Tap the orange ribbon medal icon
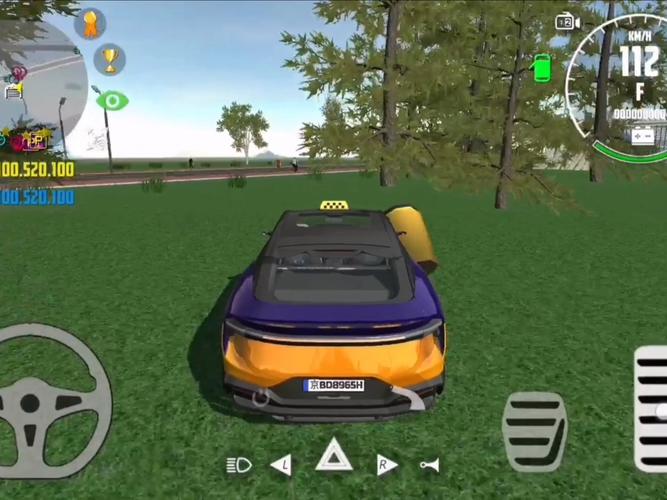This screenshot has width=667, height=500. tap(90, 23)
